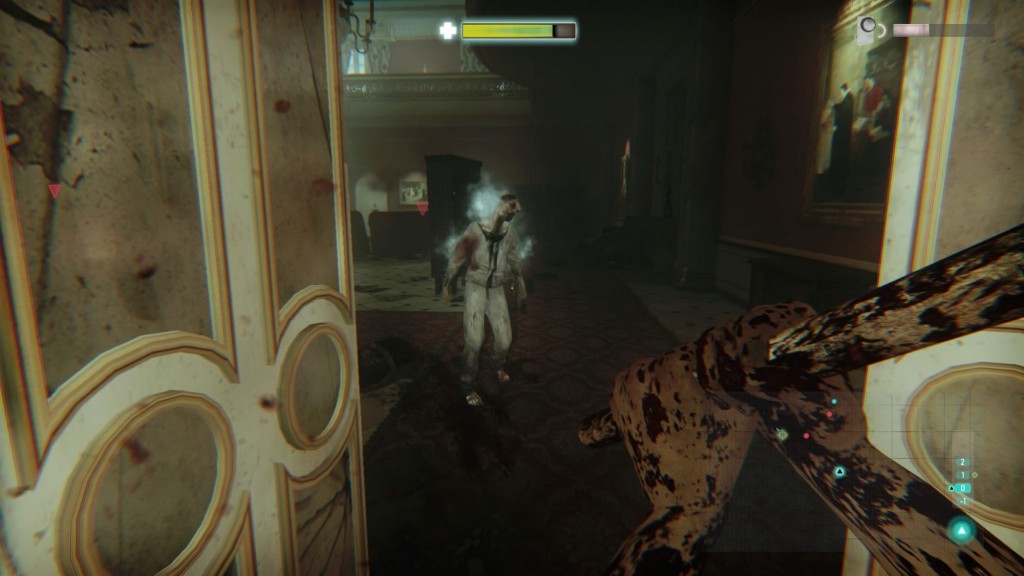Click the white health cross icon
The image size is (1024, 576).
448,30
